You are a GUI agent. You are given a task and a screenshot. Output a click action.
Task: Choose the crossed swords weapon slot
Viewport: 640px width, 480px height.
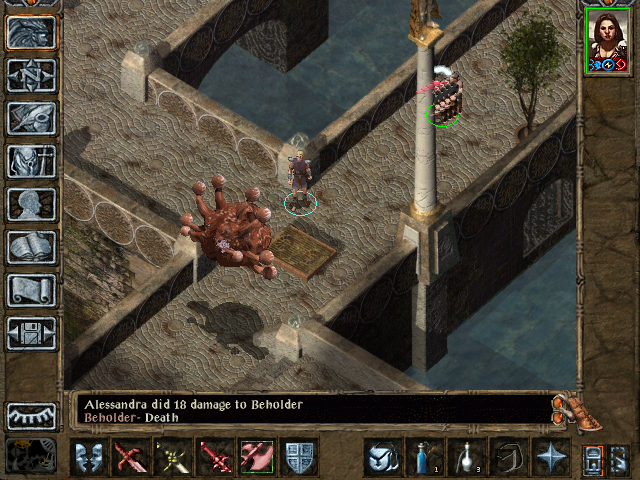[x=173, y=458]
